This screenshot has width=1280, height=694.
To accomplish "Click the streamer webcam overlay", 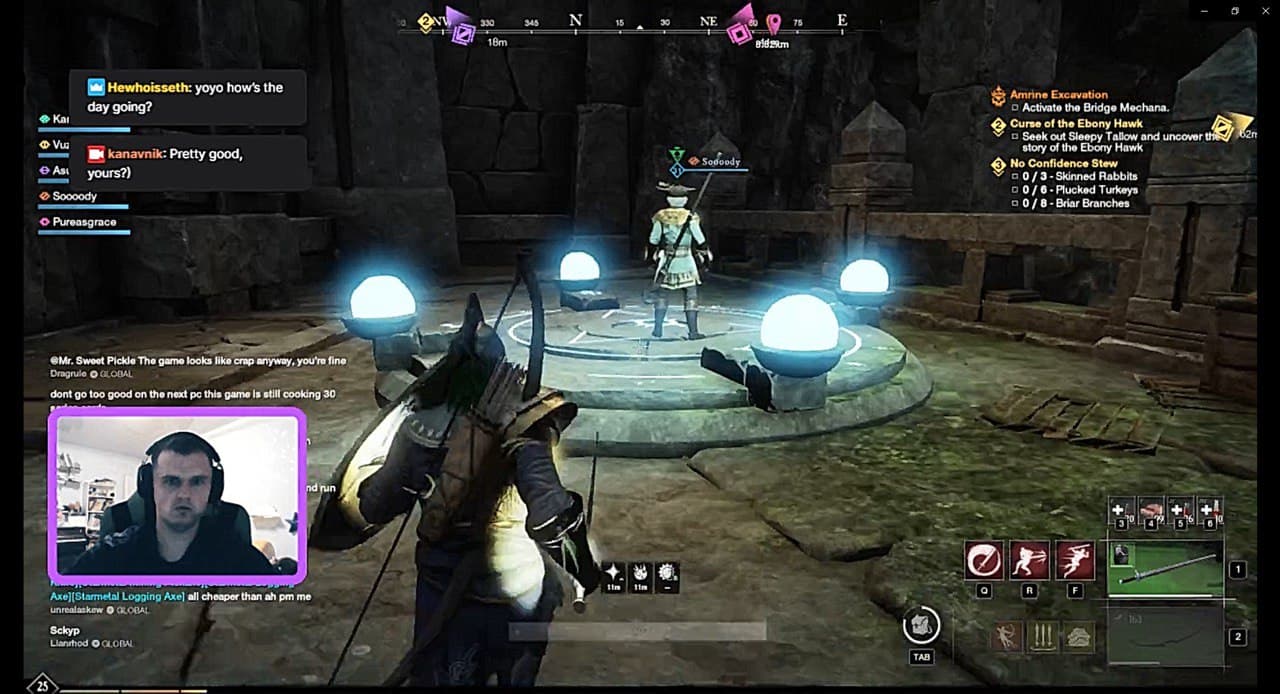I will 177,495.
